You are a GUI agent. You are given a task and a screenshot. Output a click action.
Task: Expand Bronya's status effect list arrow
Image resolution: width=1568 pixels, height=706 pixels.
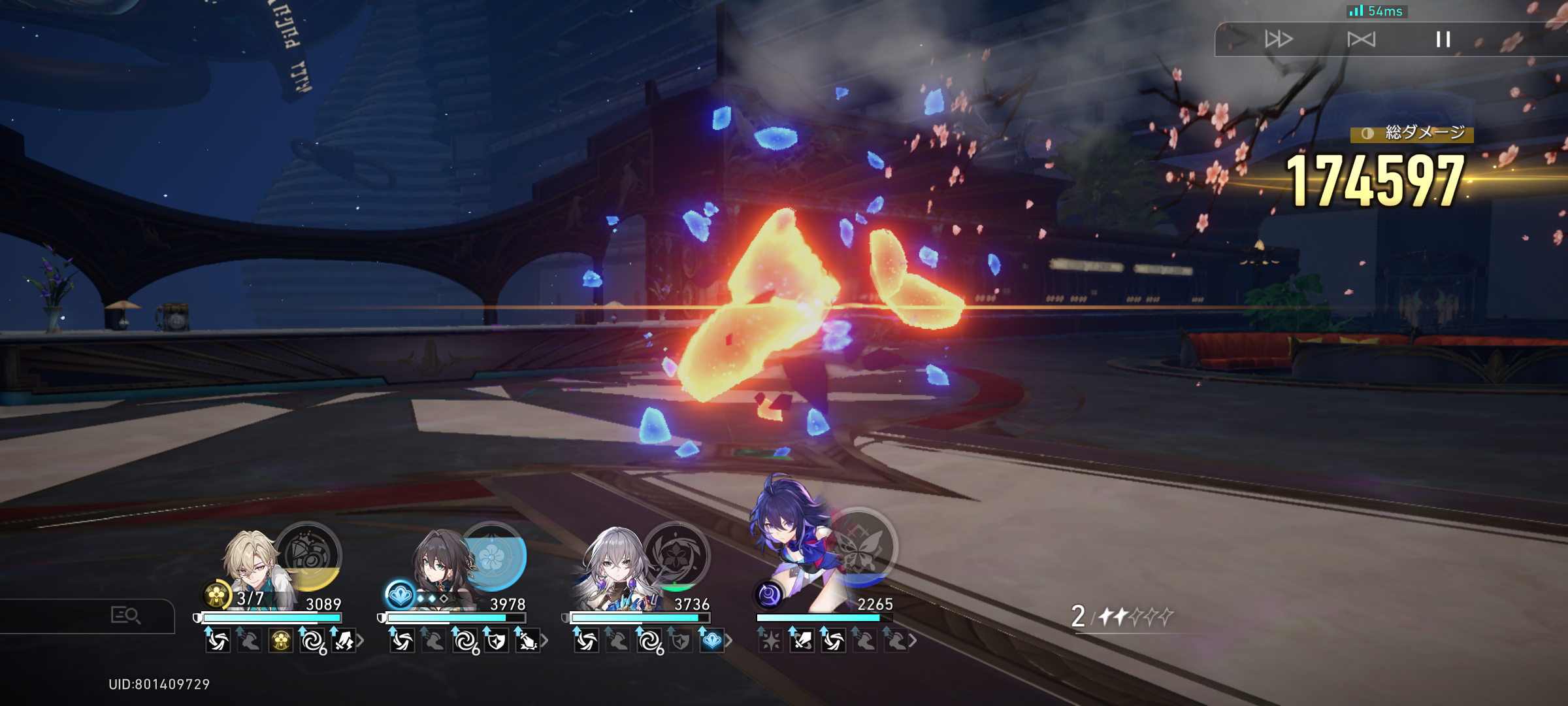(x=728, y=641)
